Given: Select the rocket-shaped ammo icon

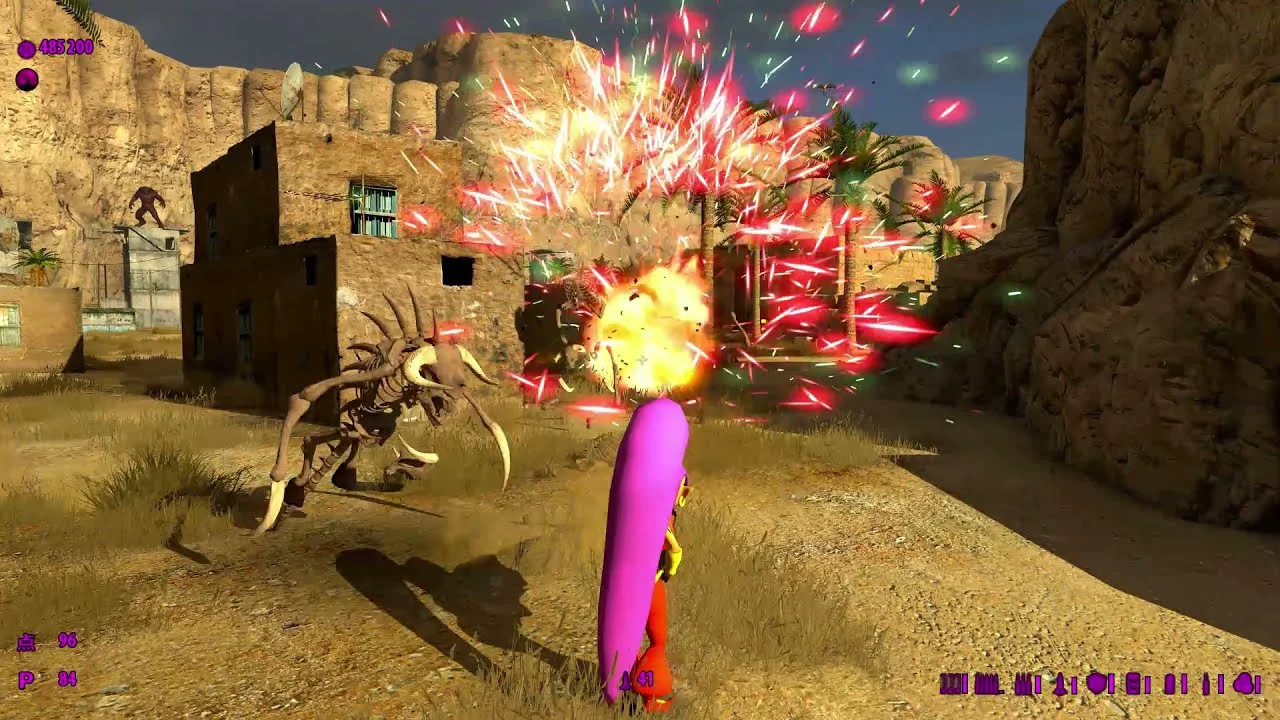Looking at the screenshot, I should tap(1060, 684).
